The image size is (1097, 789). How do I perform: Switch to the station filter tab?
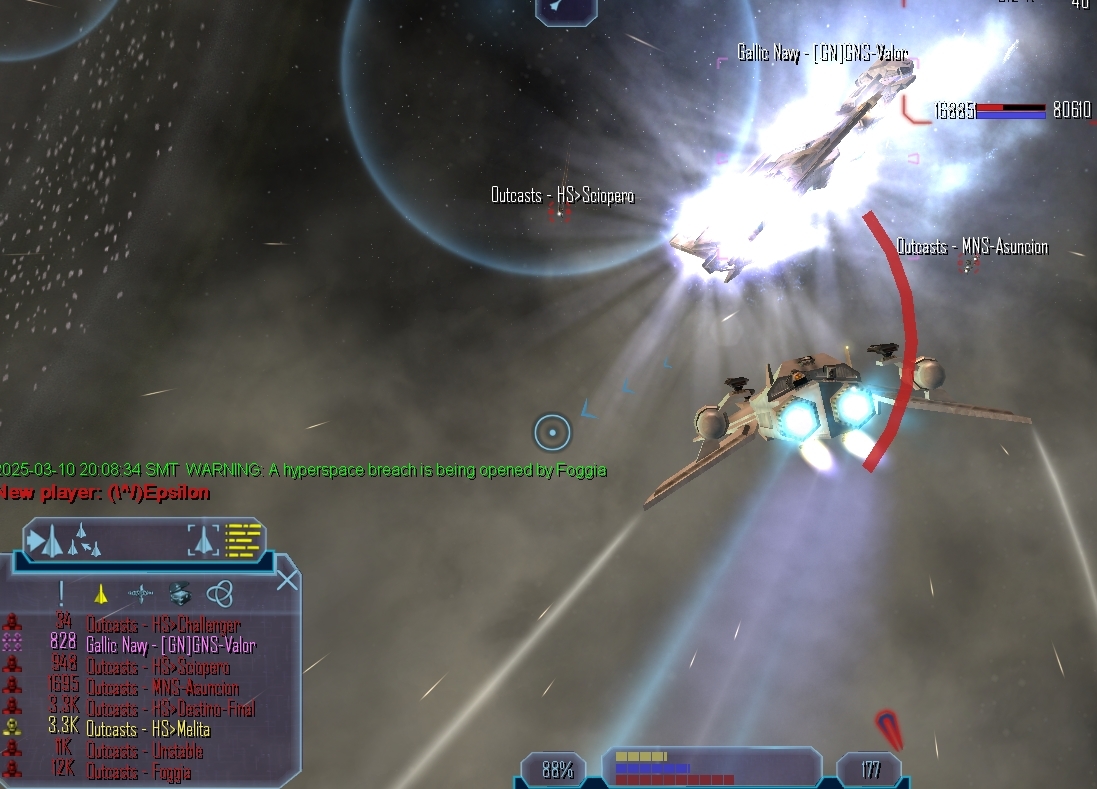click(140, 594)
